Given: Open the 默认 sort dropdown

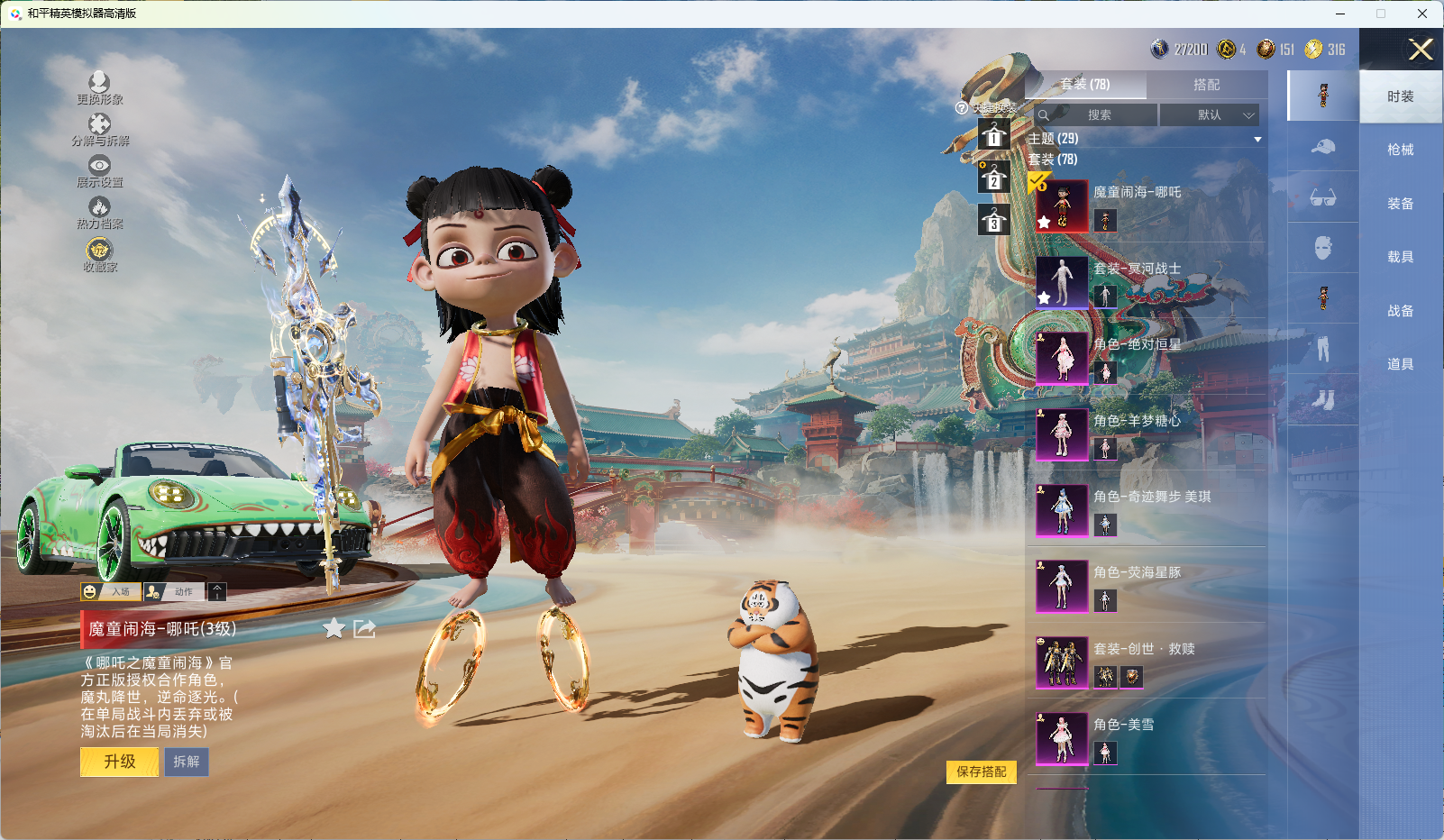Looking at the screenshot, I should click(1209, 114).
